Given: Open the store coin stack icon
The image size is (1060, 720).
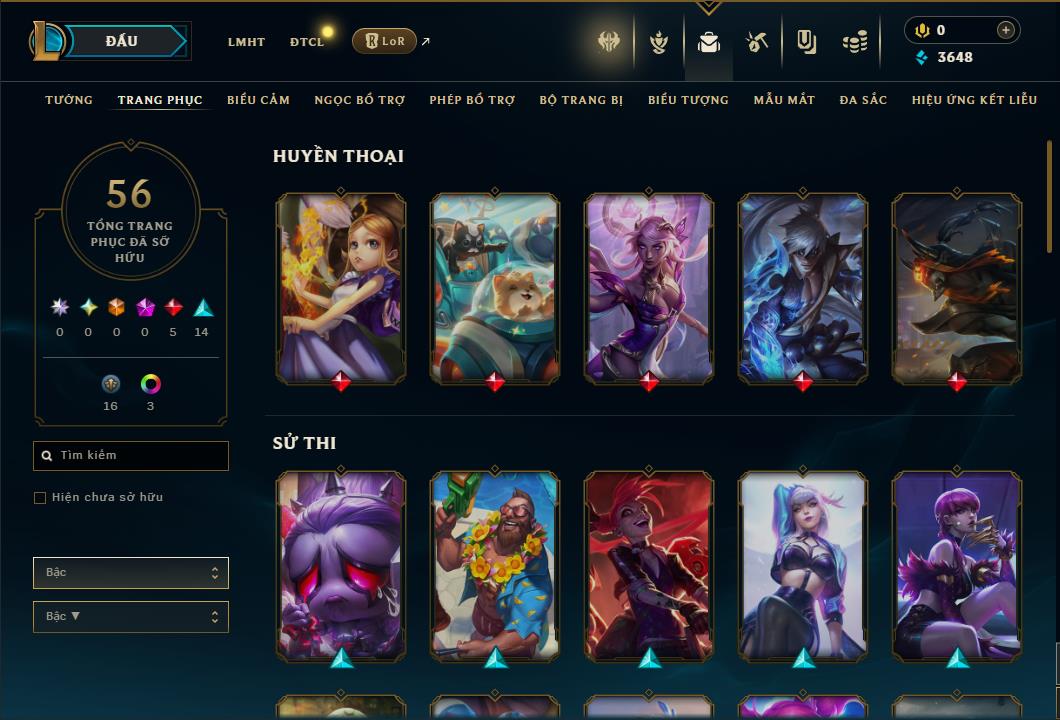Looking at the screenshot, I should [854, 42].
